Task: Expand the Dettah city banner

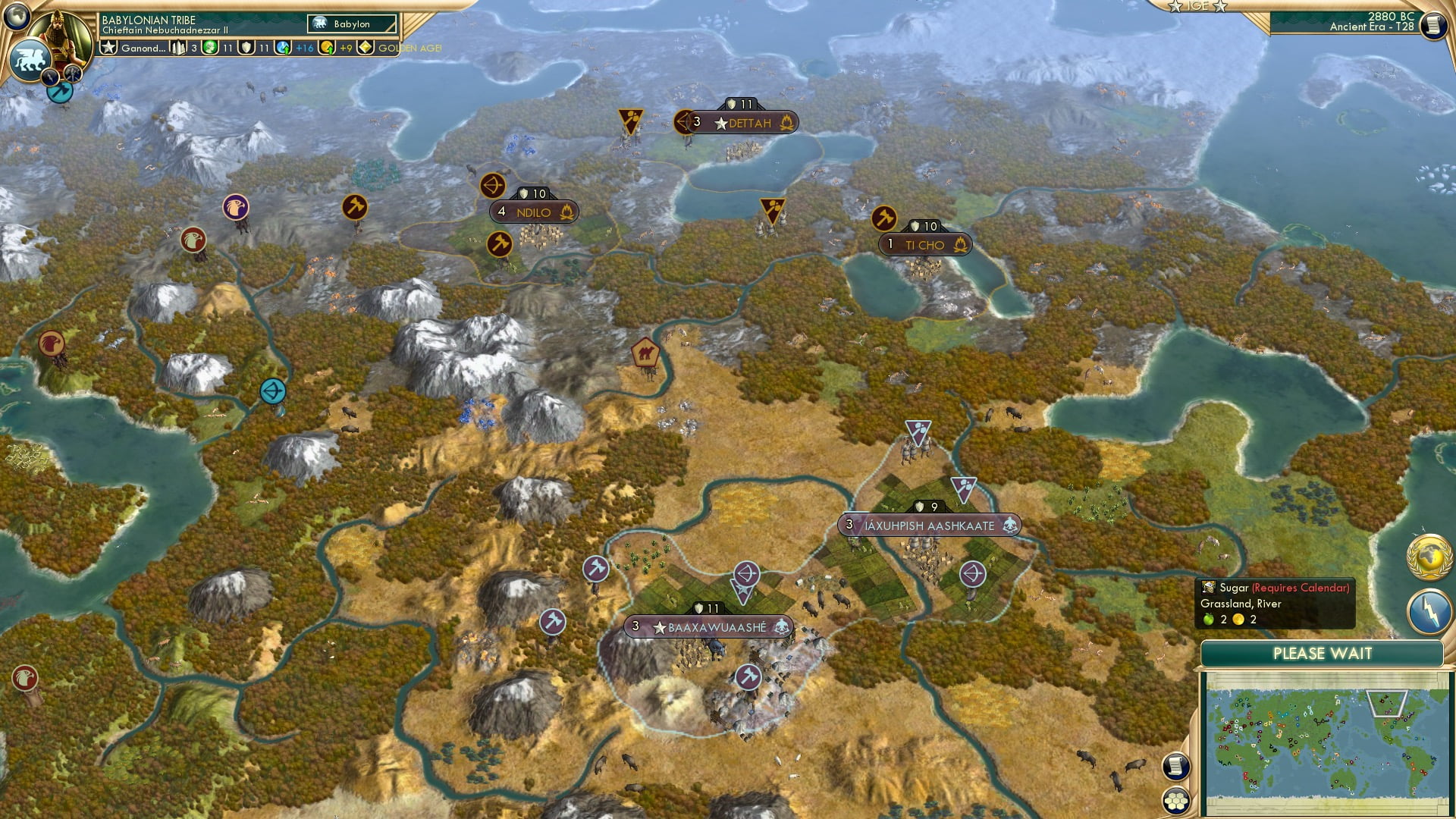Action: point(748,123)
